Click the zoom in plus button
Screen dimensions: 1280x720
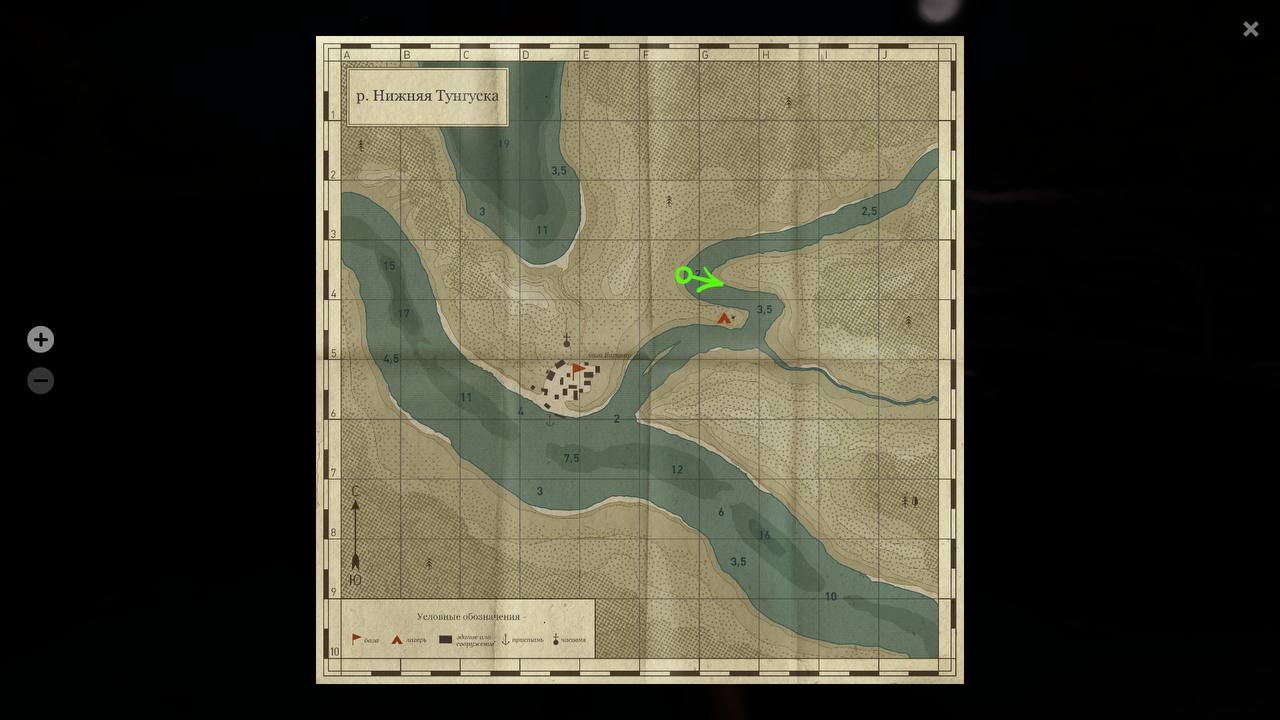click(40, 339)
